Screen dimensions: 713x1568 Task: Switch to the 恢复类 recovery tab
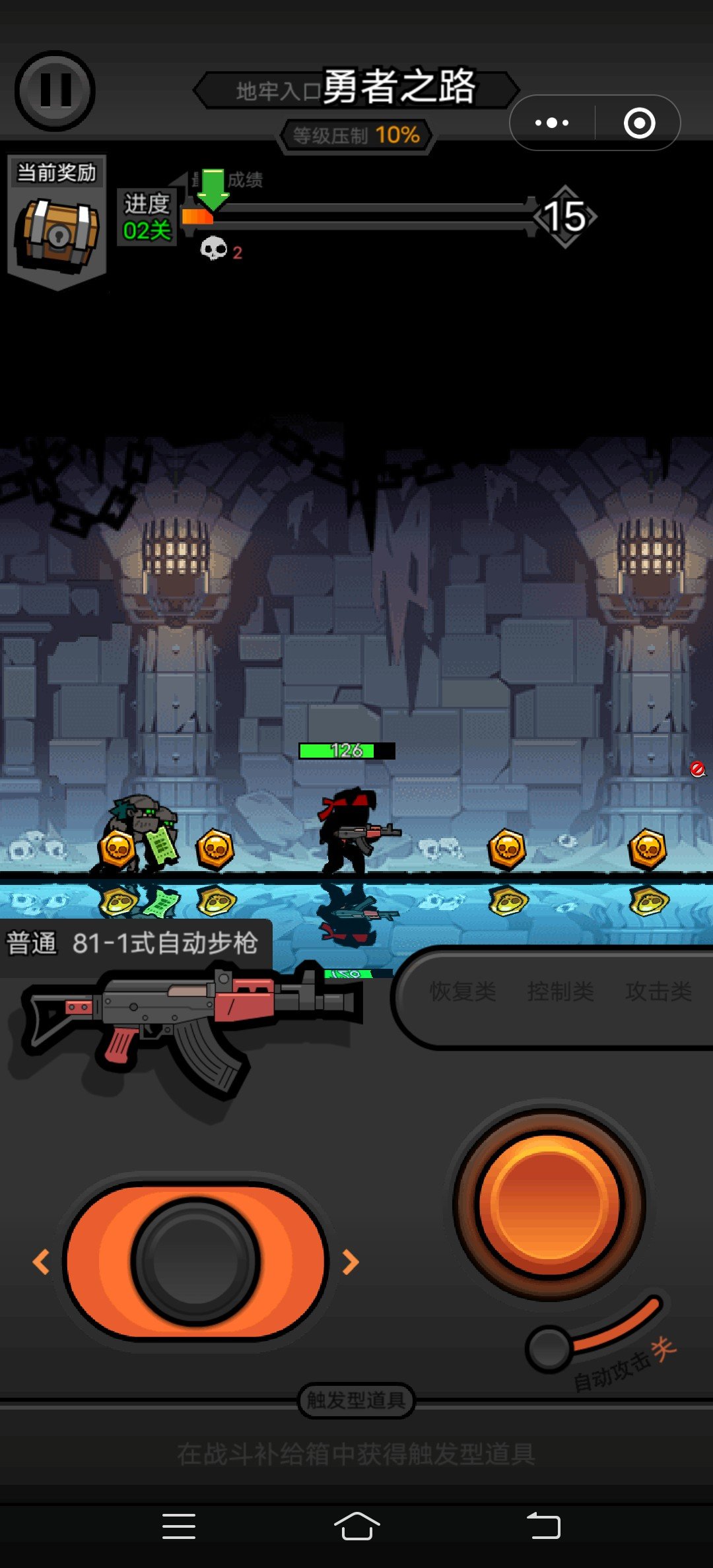click(462, 991)
